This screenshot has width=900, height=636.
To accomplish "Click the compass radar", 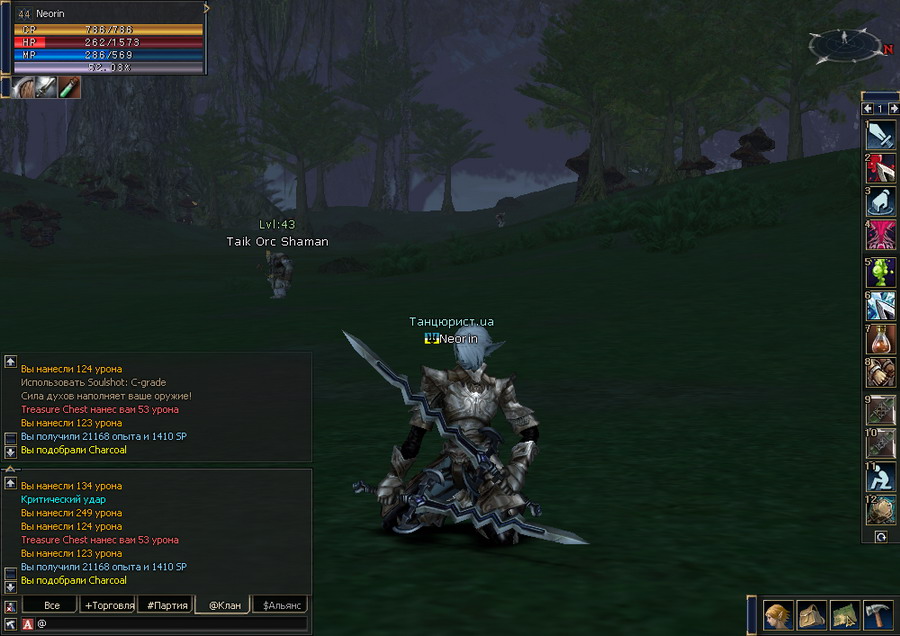I will (845, 44).
